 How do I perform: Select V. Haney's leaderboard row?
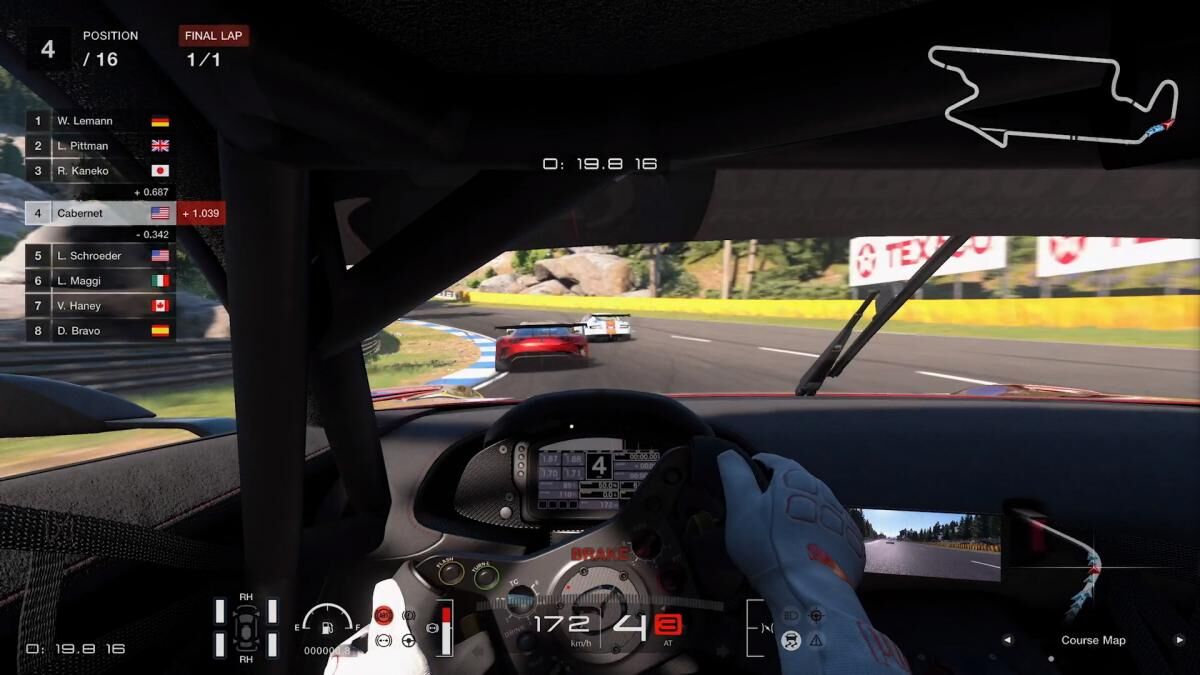click(100, 306)
